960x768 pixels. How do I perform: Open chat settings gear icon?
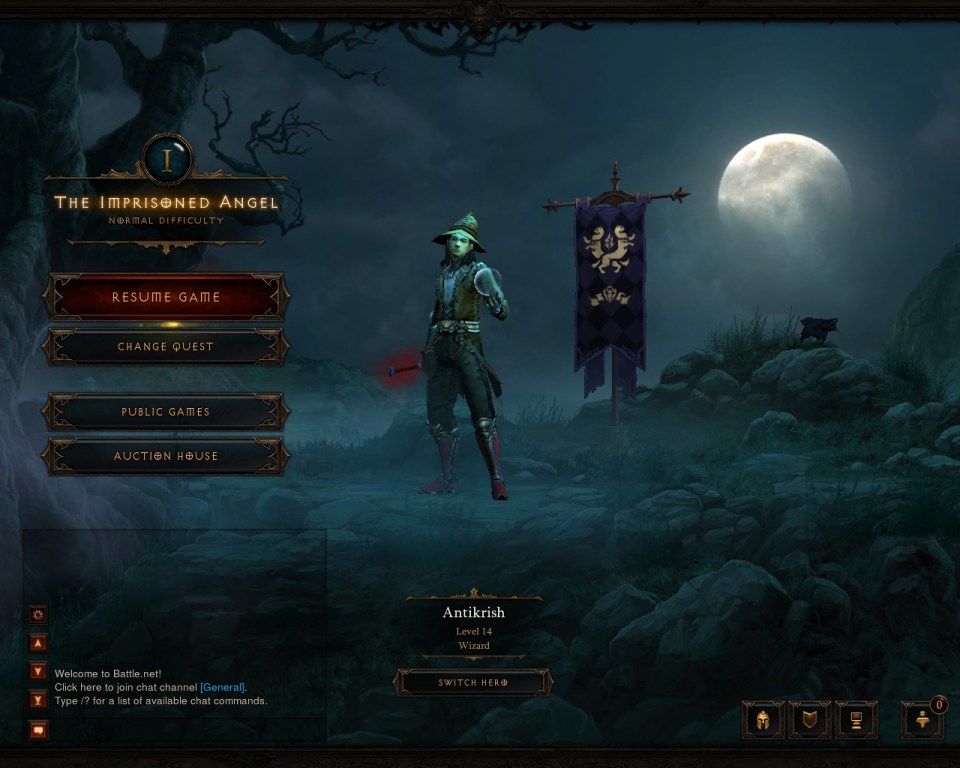click(39, 615)
